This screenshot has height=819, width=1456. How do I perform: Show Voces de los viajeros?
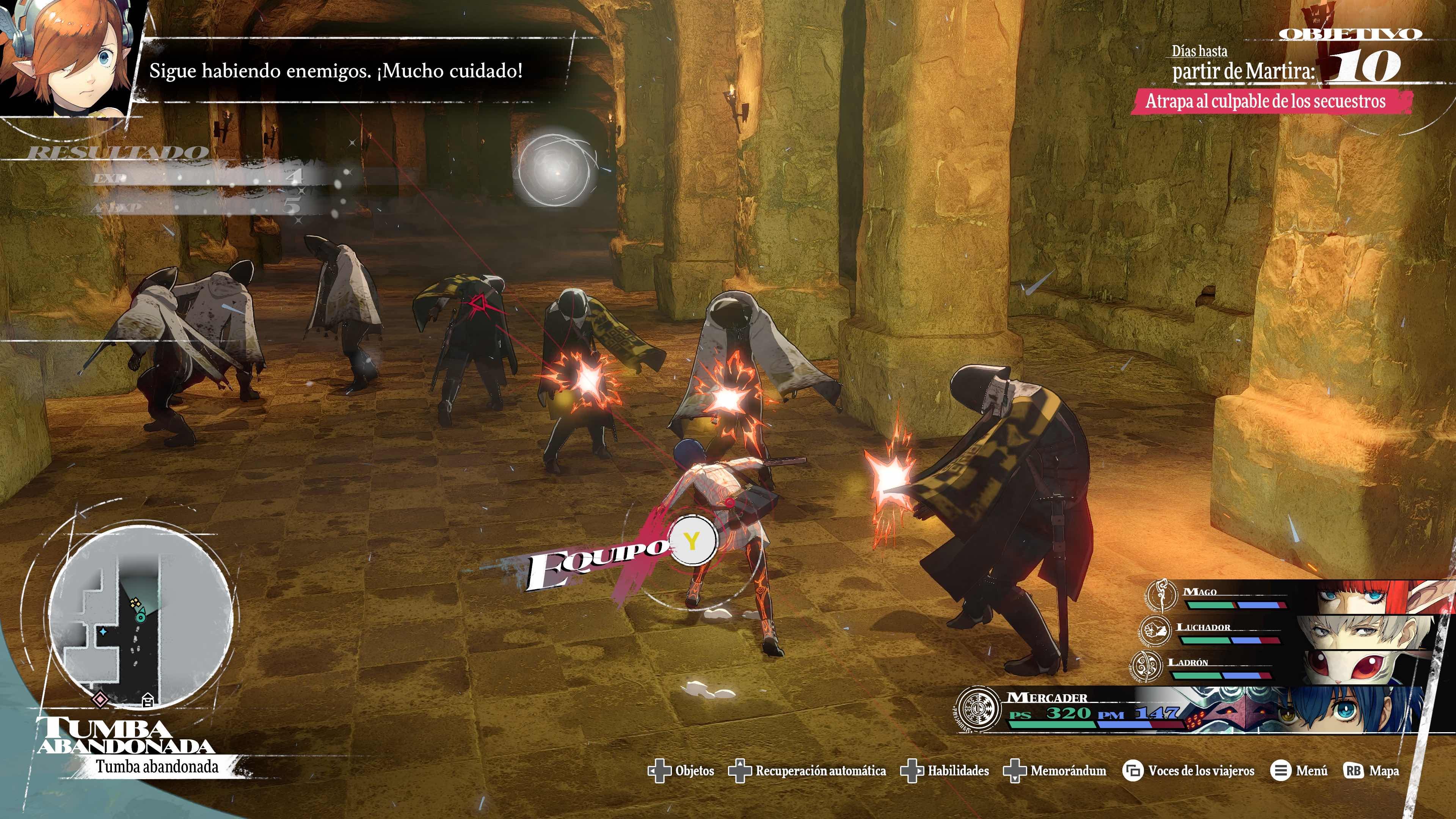pyautogui.click(x=1189, y=771)
